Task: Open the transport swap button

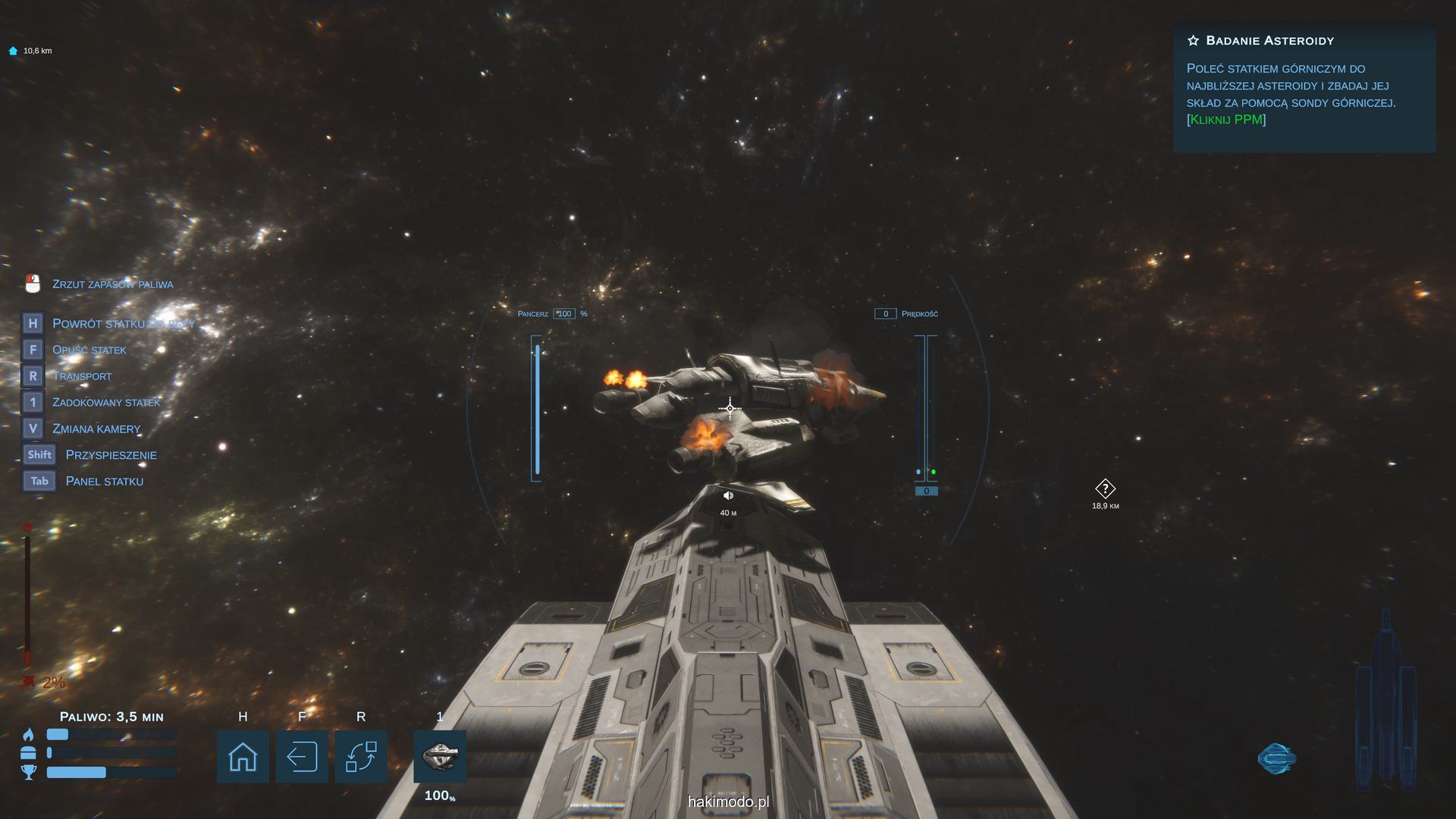Action: tap(361, 756)
